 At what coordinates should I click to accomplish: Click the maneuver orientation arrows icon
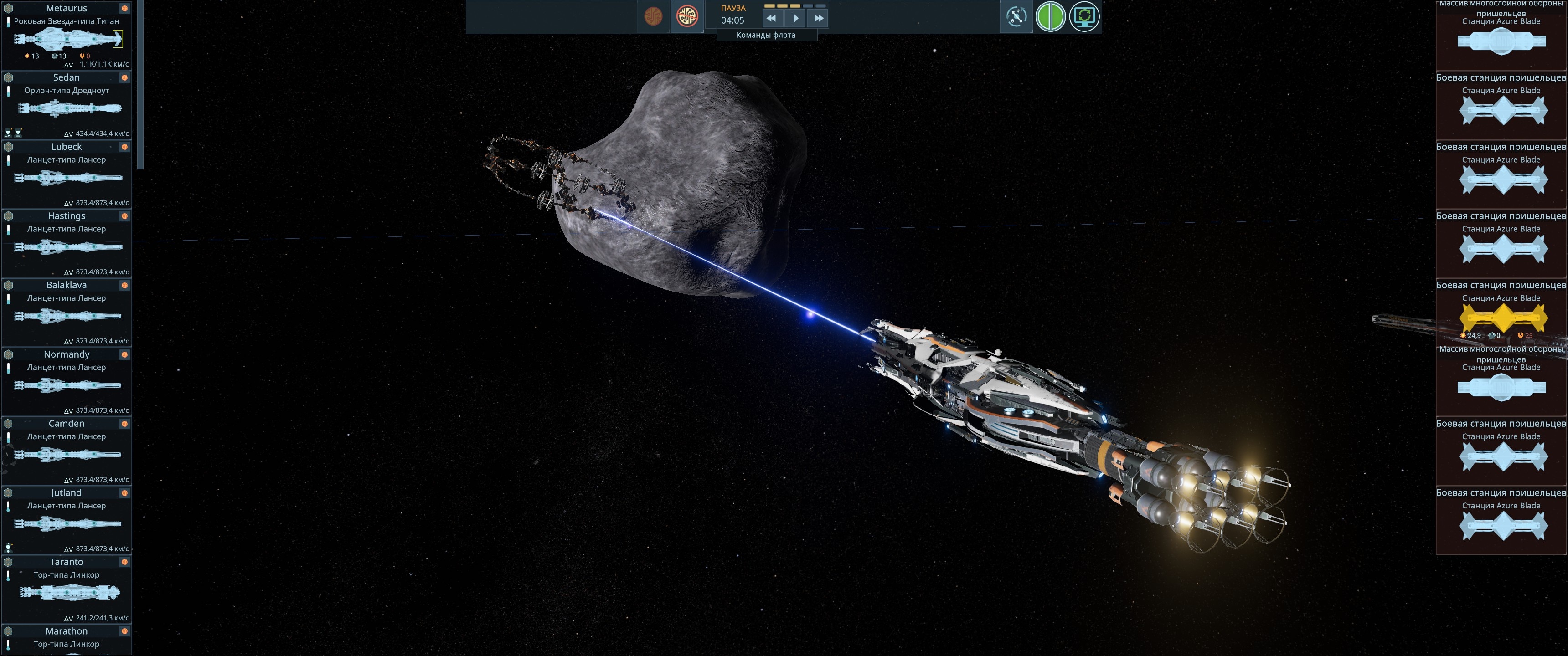(1016, 16)
